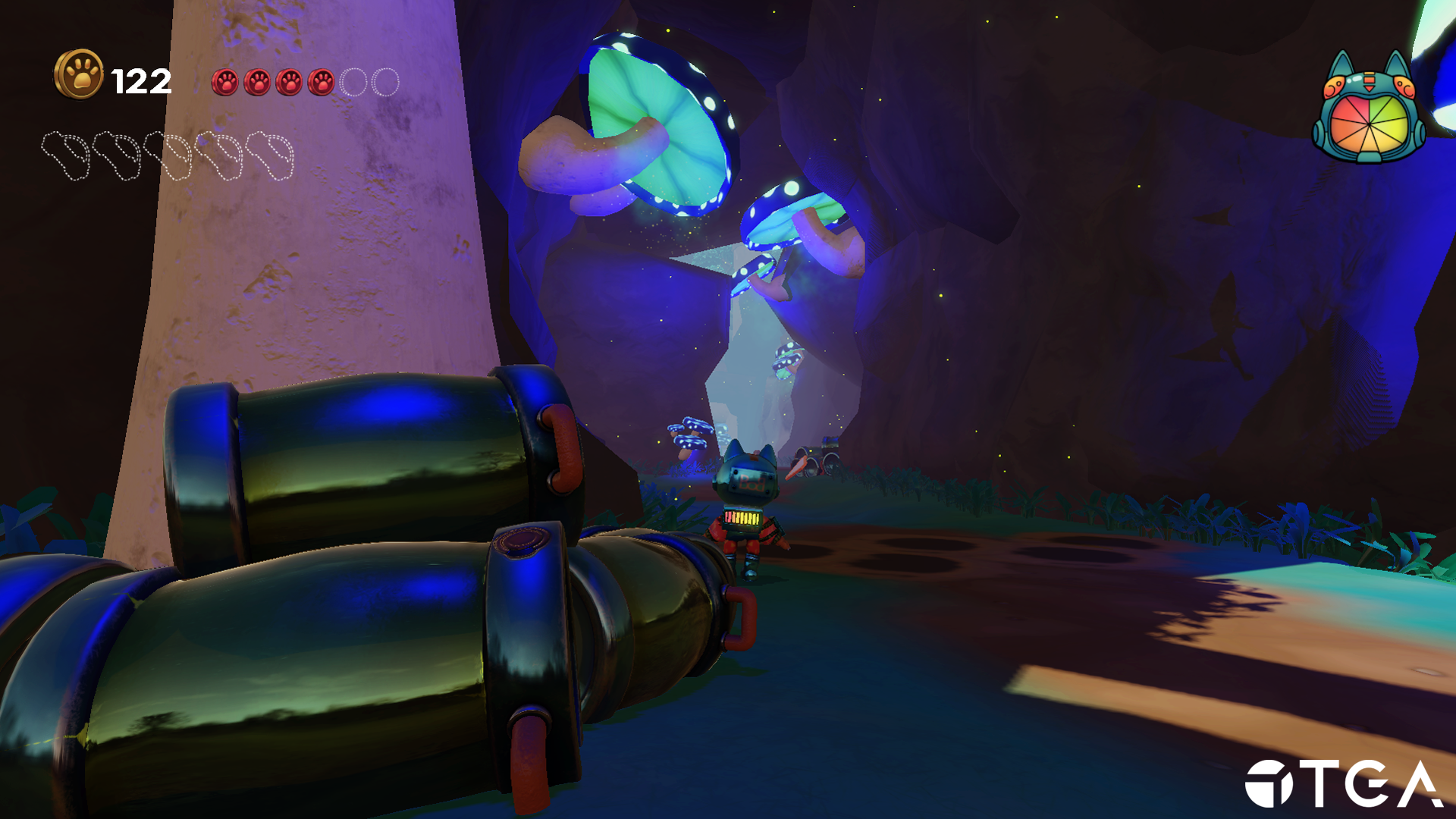Click the coin counter showing 122

point(140,80)
